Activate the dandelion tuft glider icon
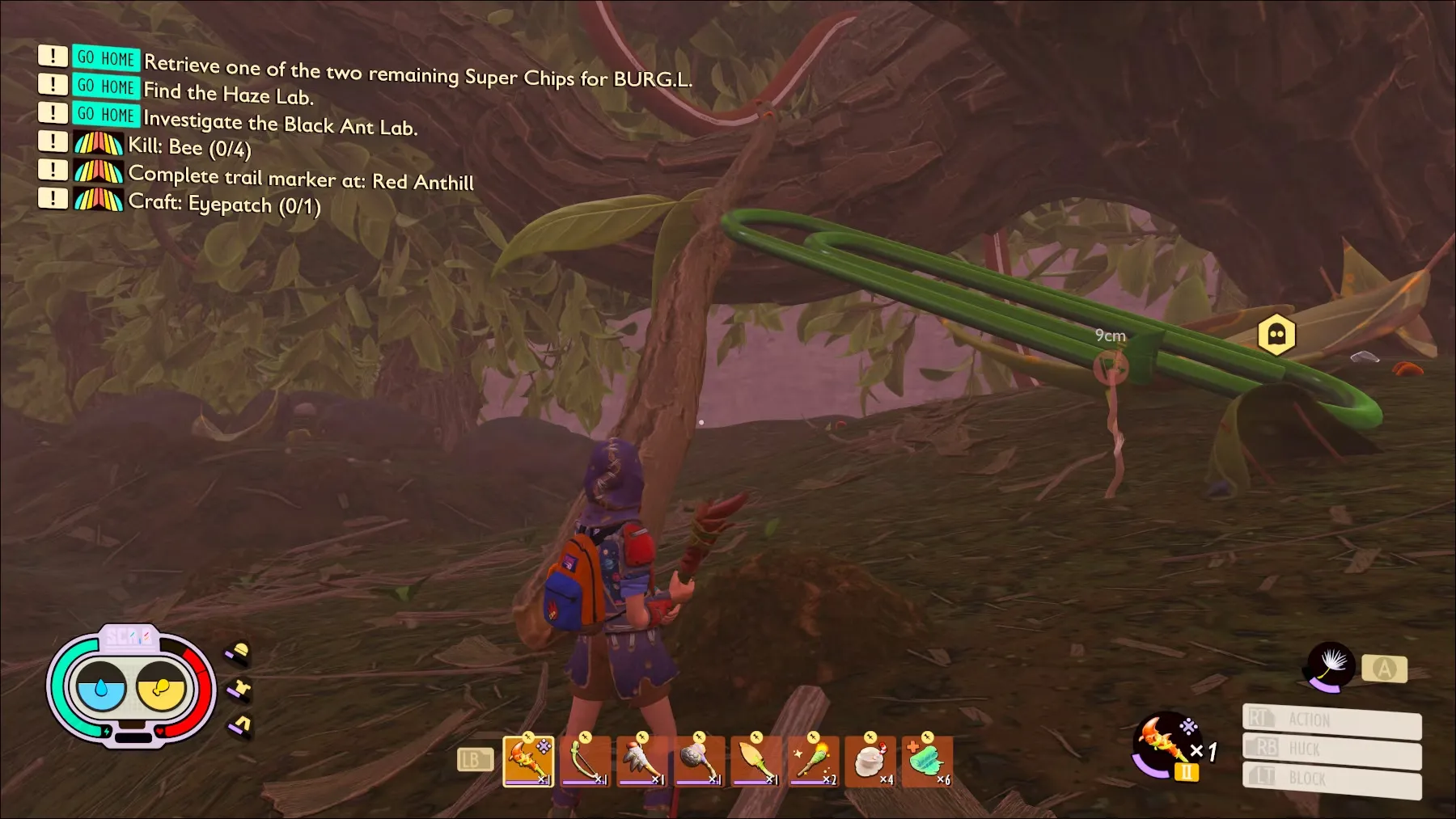This screenshot has width=1456, height=819. [x=1329, y=667]
